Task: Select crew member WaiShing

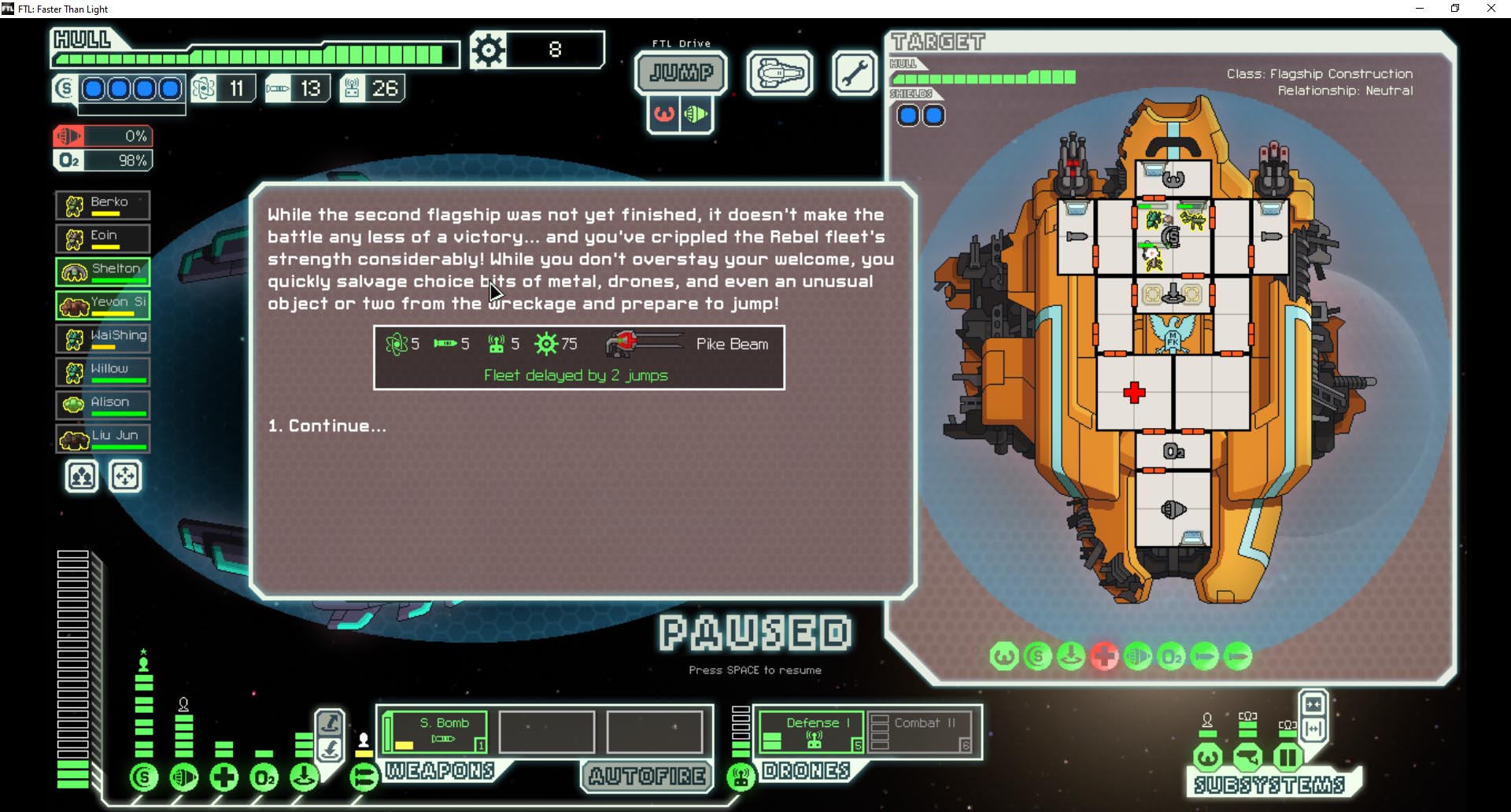Action: pos(103,338)
